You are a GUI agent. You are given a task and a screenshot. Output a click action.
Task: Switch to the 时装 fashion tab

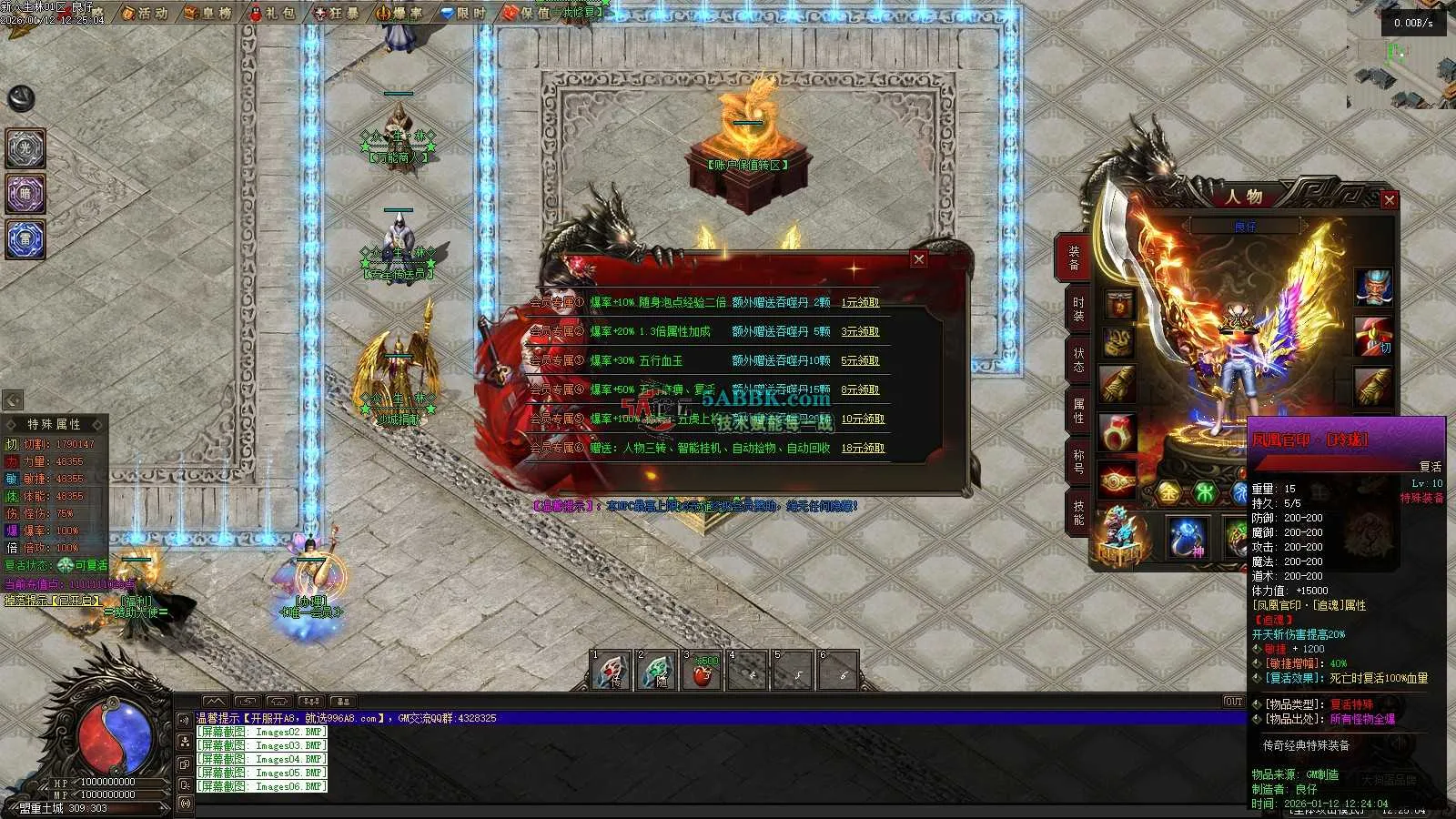[x=1078, y=309]
